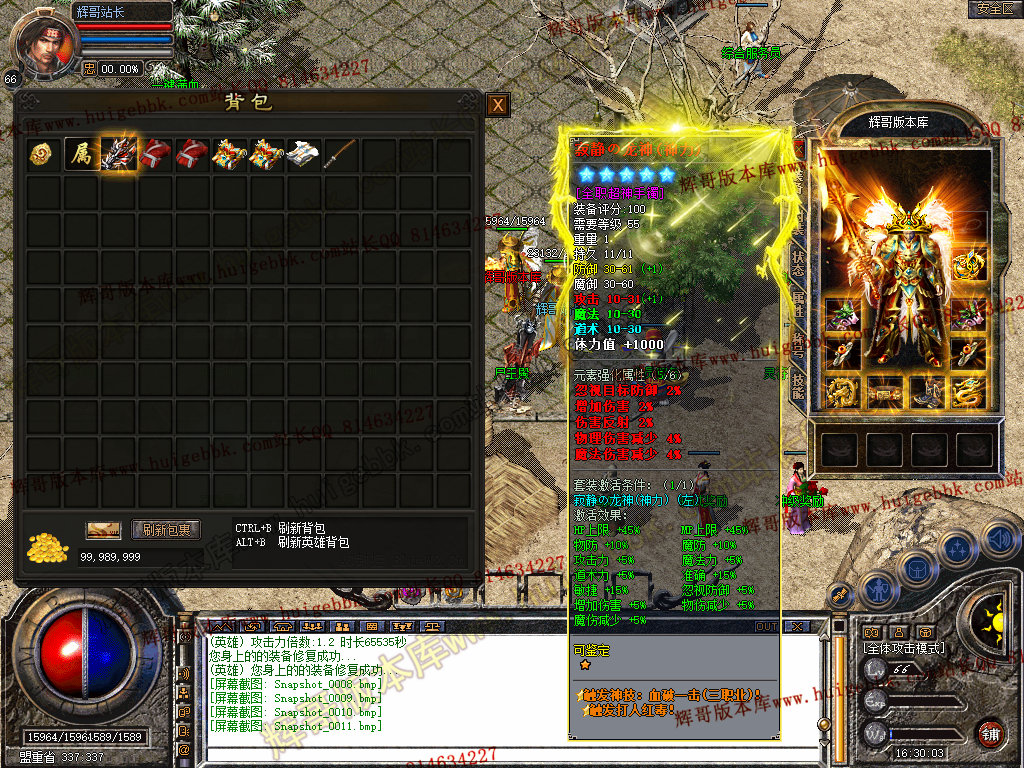Close the 背包 inventory window
1024x768 pixels.
coord(497,105)
